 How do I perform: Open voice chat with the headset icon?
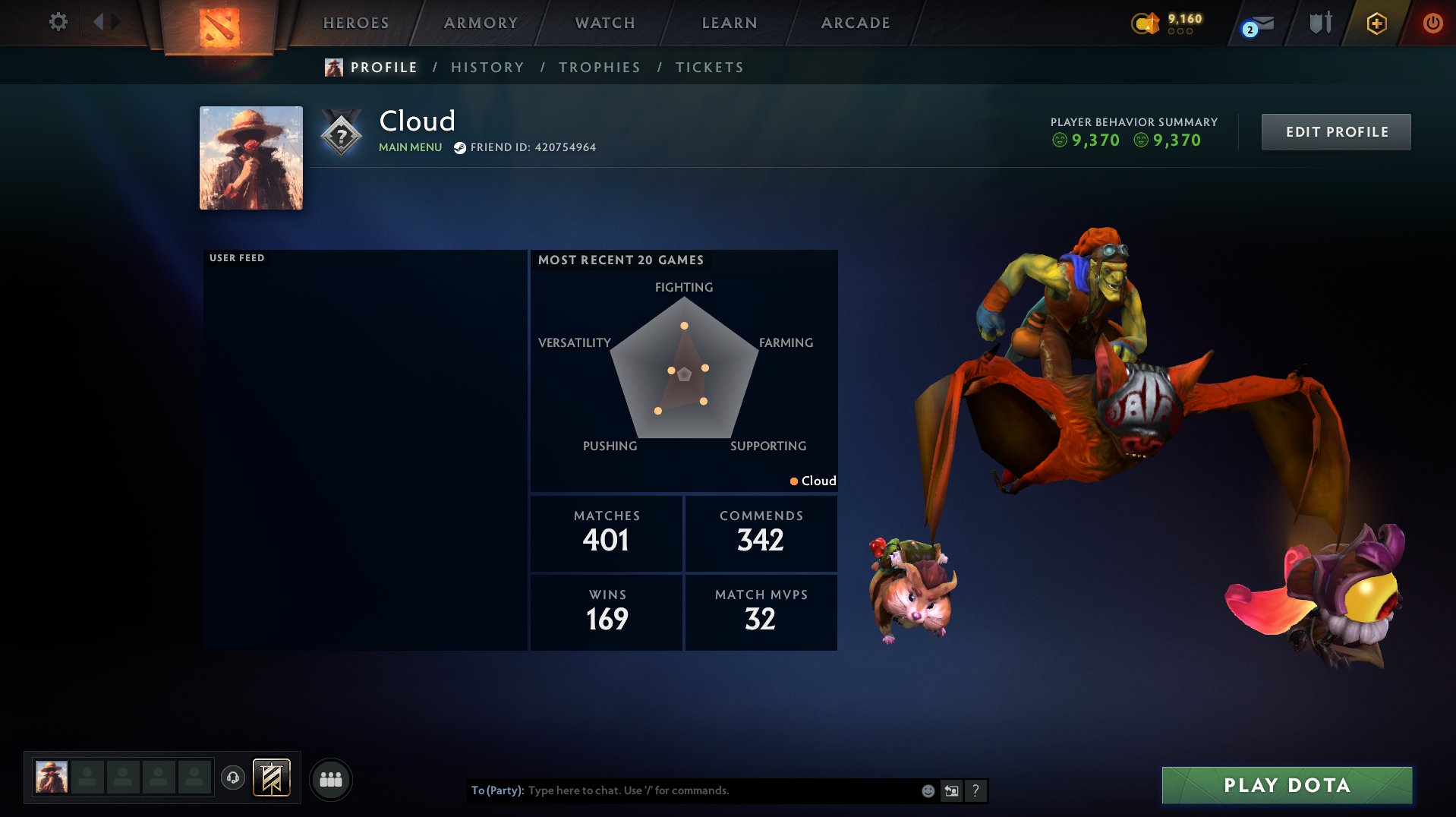(x=233, y=777)
